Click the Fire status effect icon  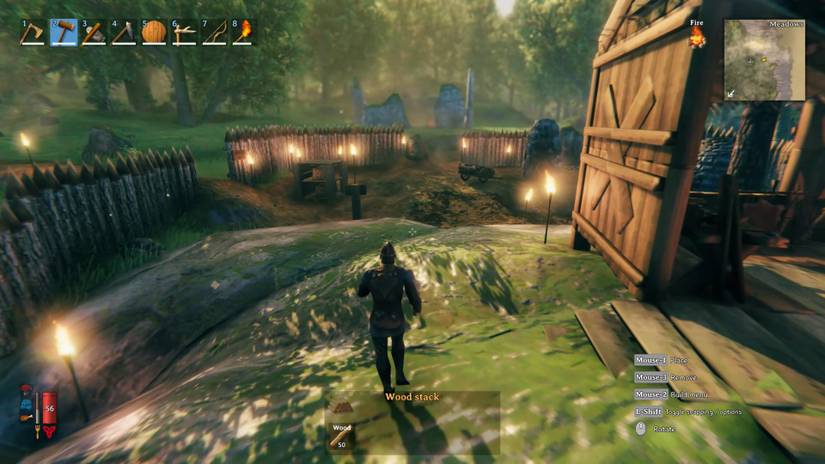(x=697, y=37)
